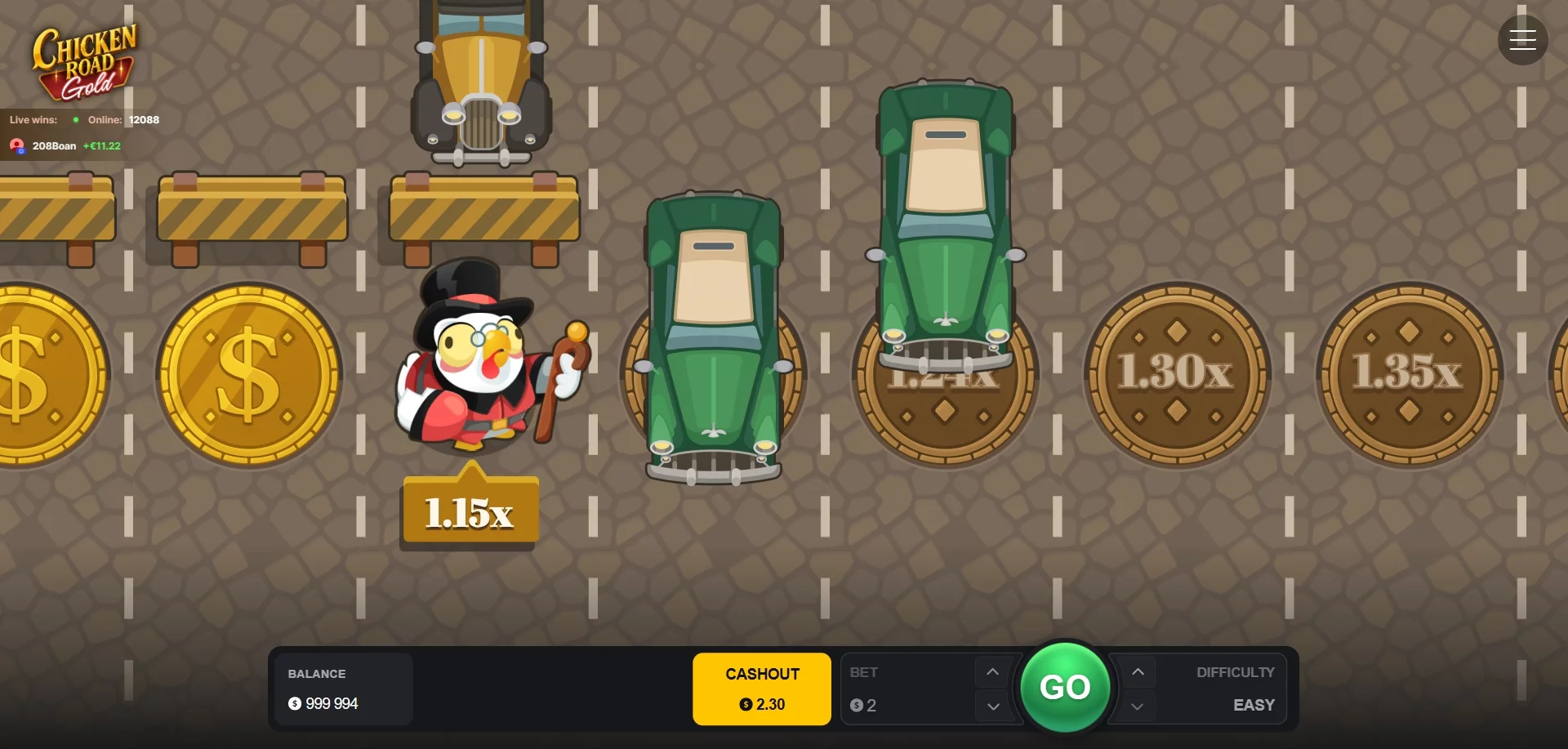This screenshot has height=749, width=1568.
Task: Click the bet value field
Action: 906,705
